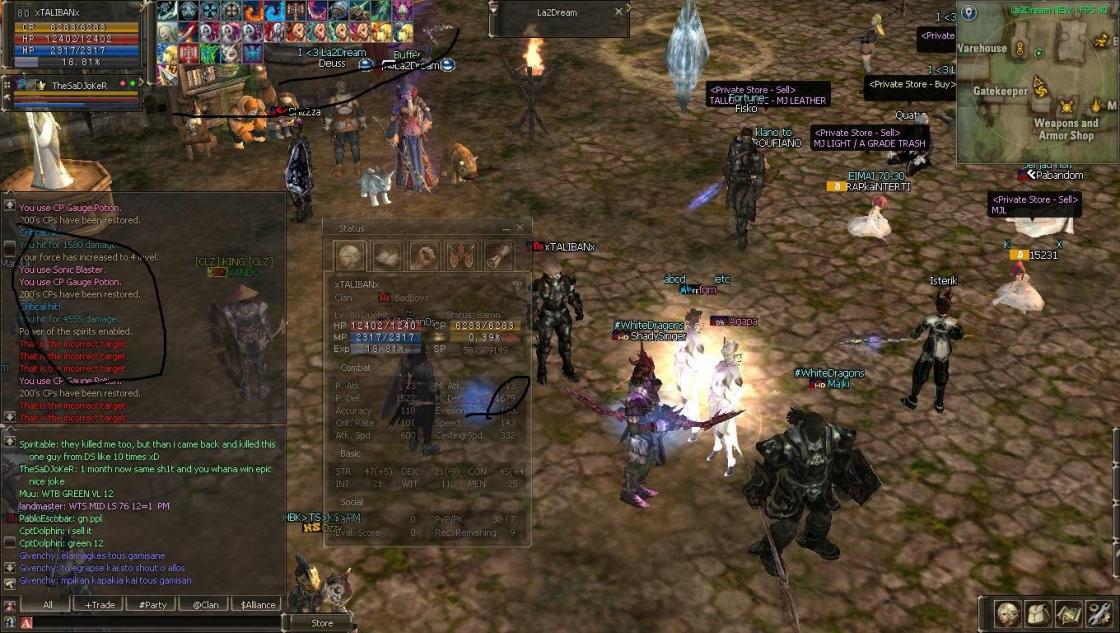Close the Status window
1120x633 pixels.
pos(520,228)
